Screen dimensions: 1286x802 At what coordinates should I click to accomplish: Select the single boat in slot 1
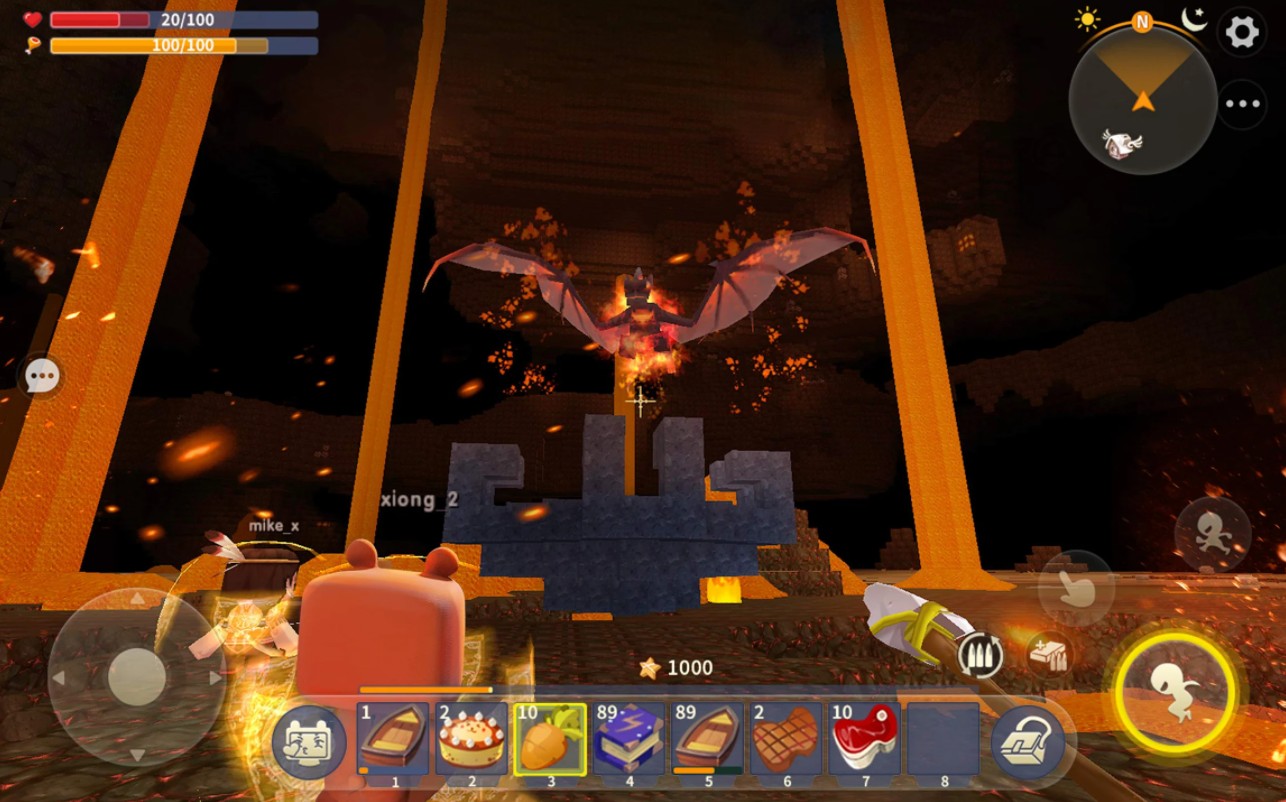click(393, 739)
